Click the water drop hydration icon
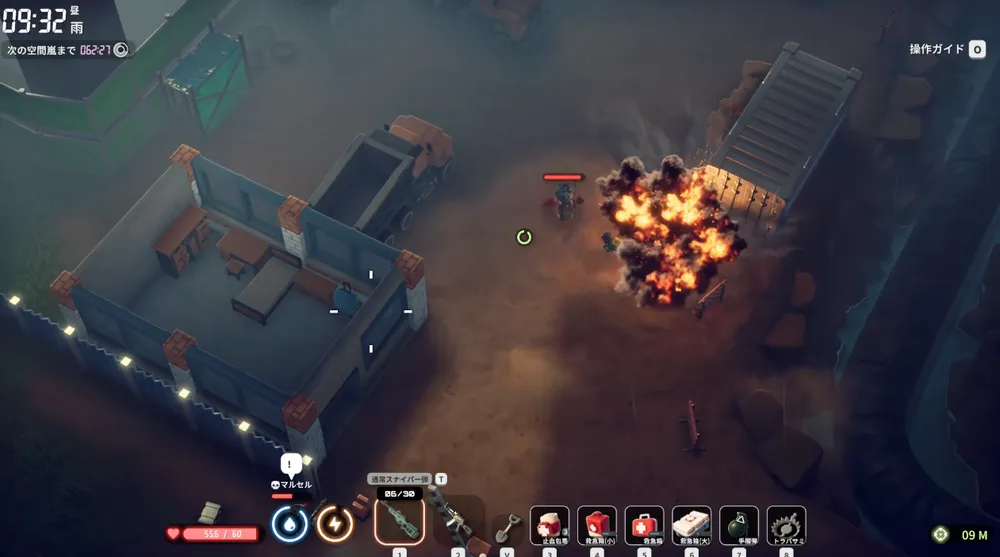 click(x=289, y=523)
